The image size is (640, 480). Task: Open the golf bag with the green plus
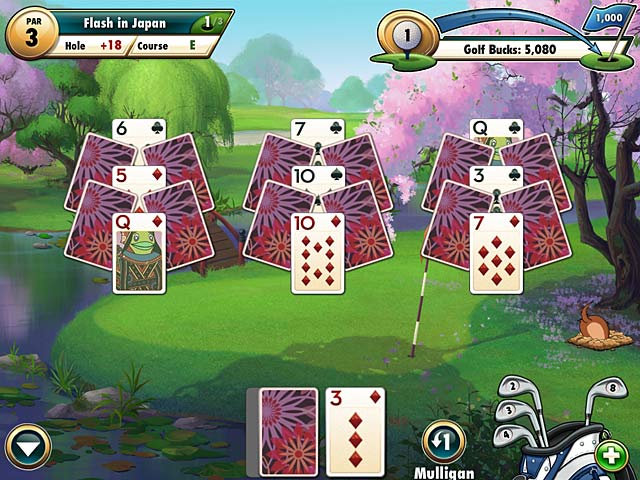click(609, 455)
